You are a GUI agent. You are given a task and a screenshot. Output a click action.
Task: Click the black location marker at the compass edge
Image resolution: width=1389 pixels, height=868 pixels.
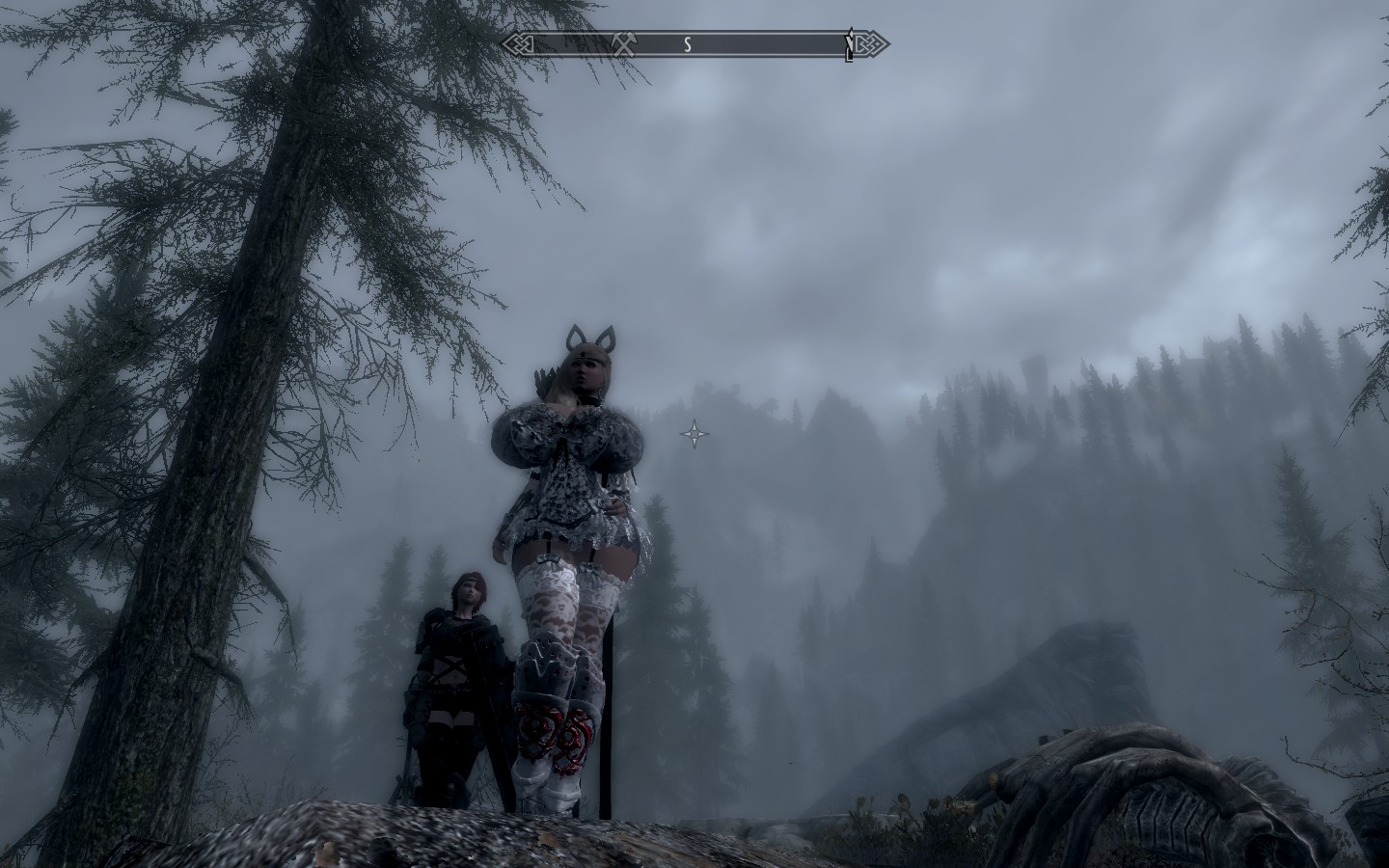(849, 44)
